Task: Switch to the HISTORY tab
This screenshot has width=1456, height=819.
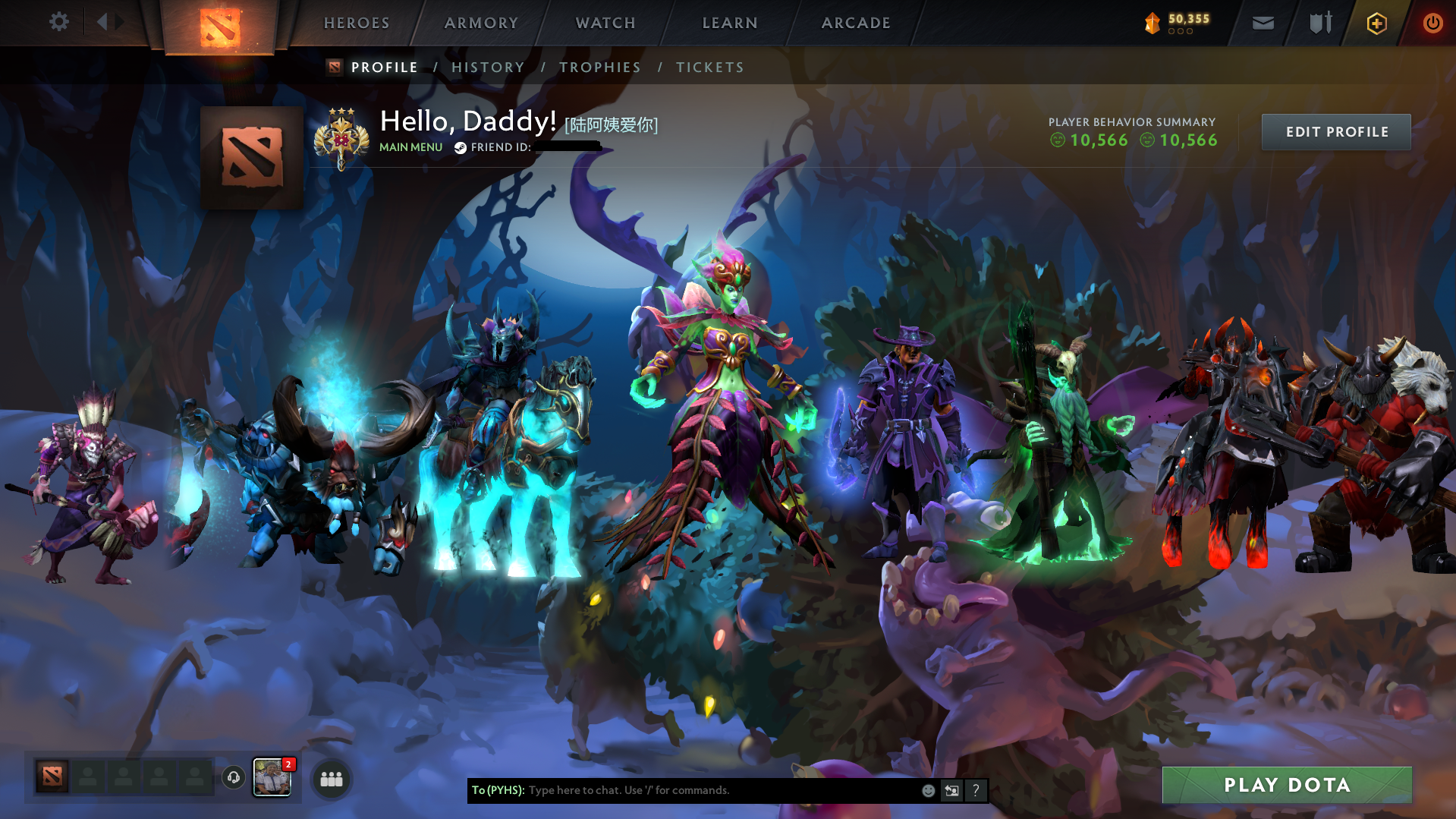Action: (488, 67)
